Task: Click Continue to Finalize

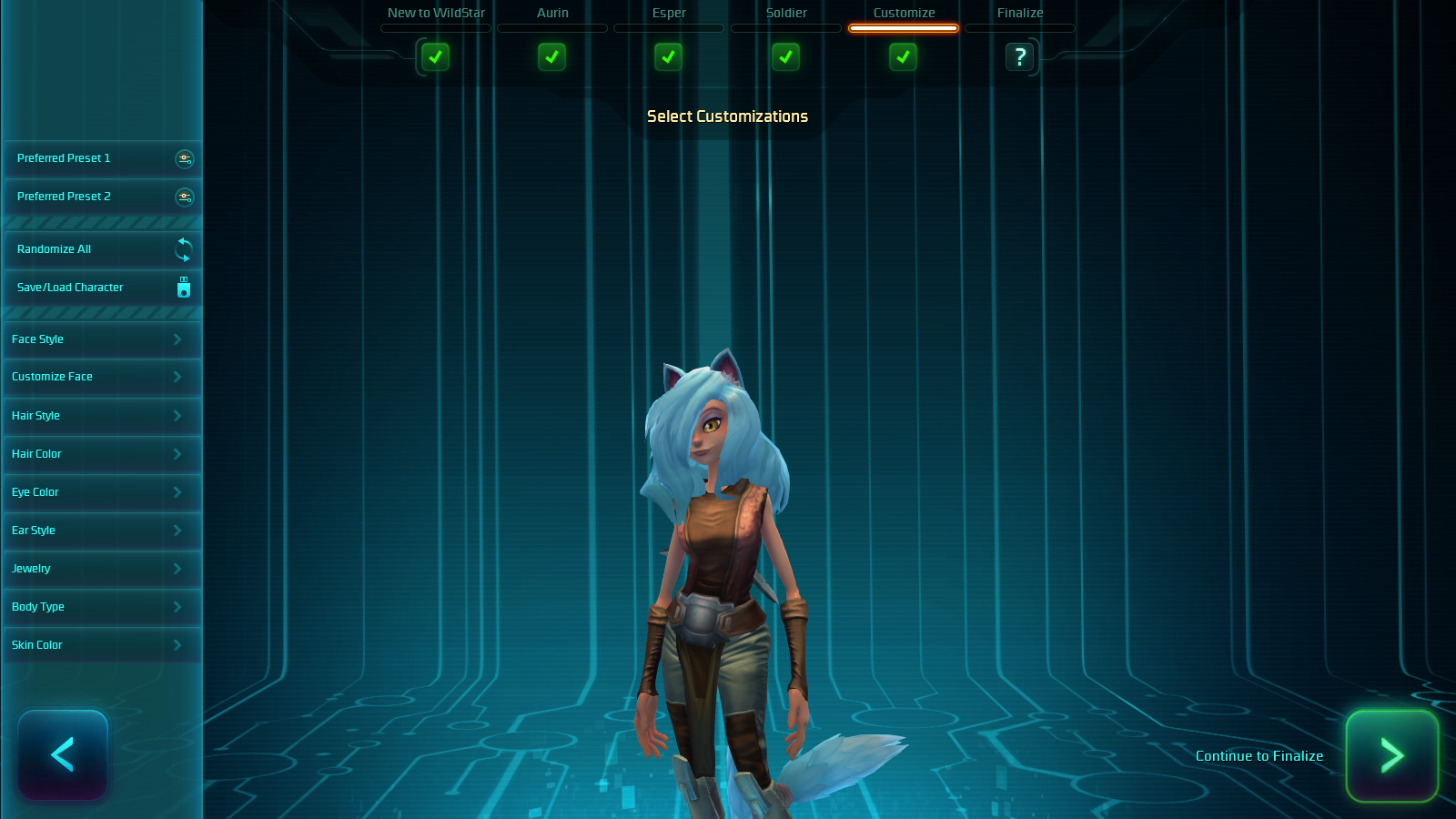Action: (1259, 755)
